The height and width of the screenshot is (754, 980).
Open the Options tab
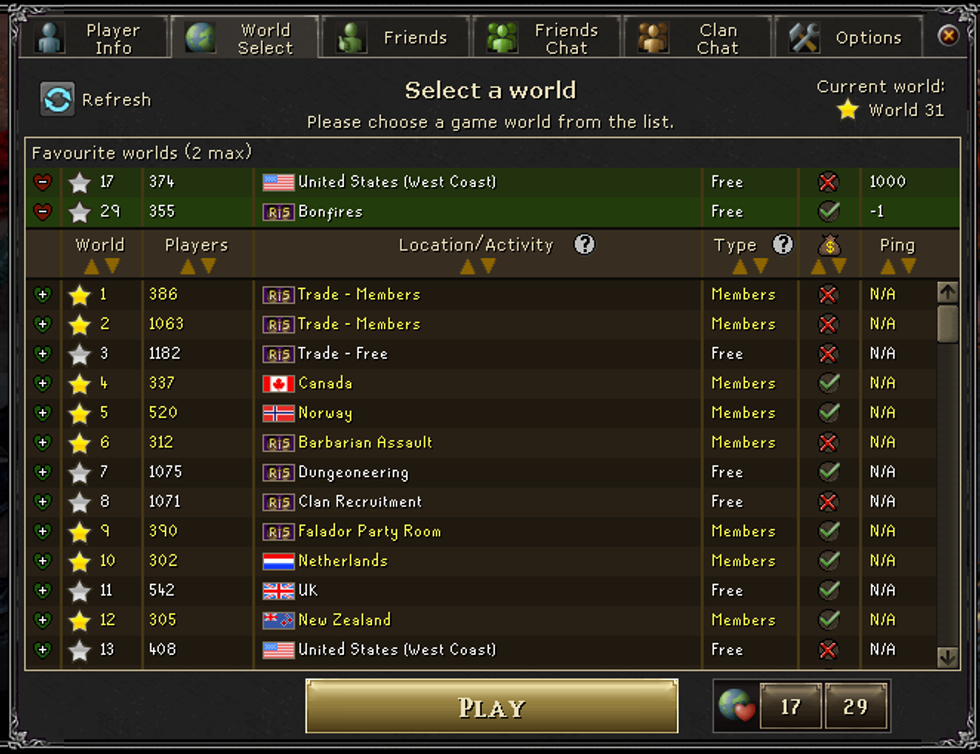pos(848,38)
